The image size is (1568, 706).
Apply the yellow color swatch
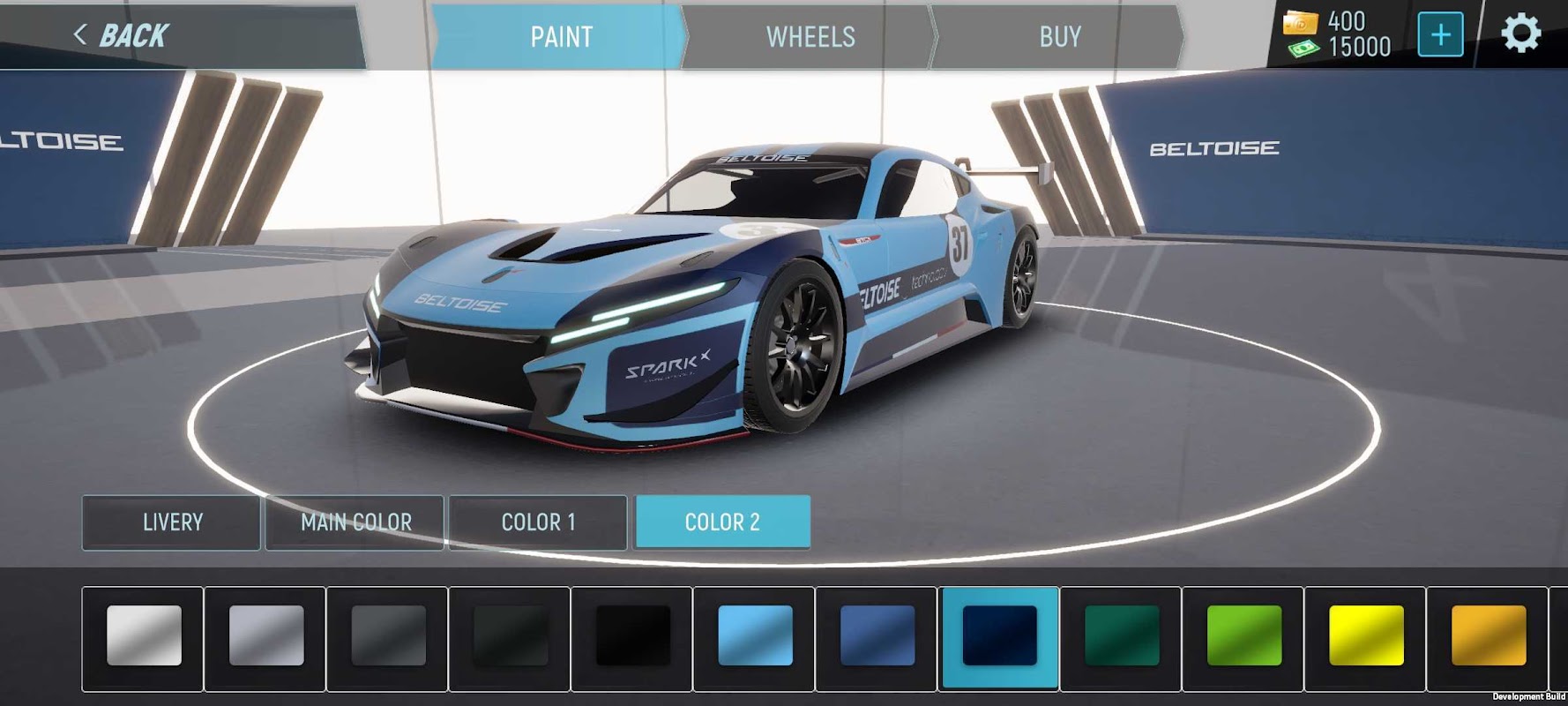[1366, 635]
